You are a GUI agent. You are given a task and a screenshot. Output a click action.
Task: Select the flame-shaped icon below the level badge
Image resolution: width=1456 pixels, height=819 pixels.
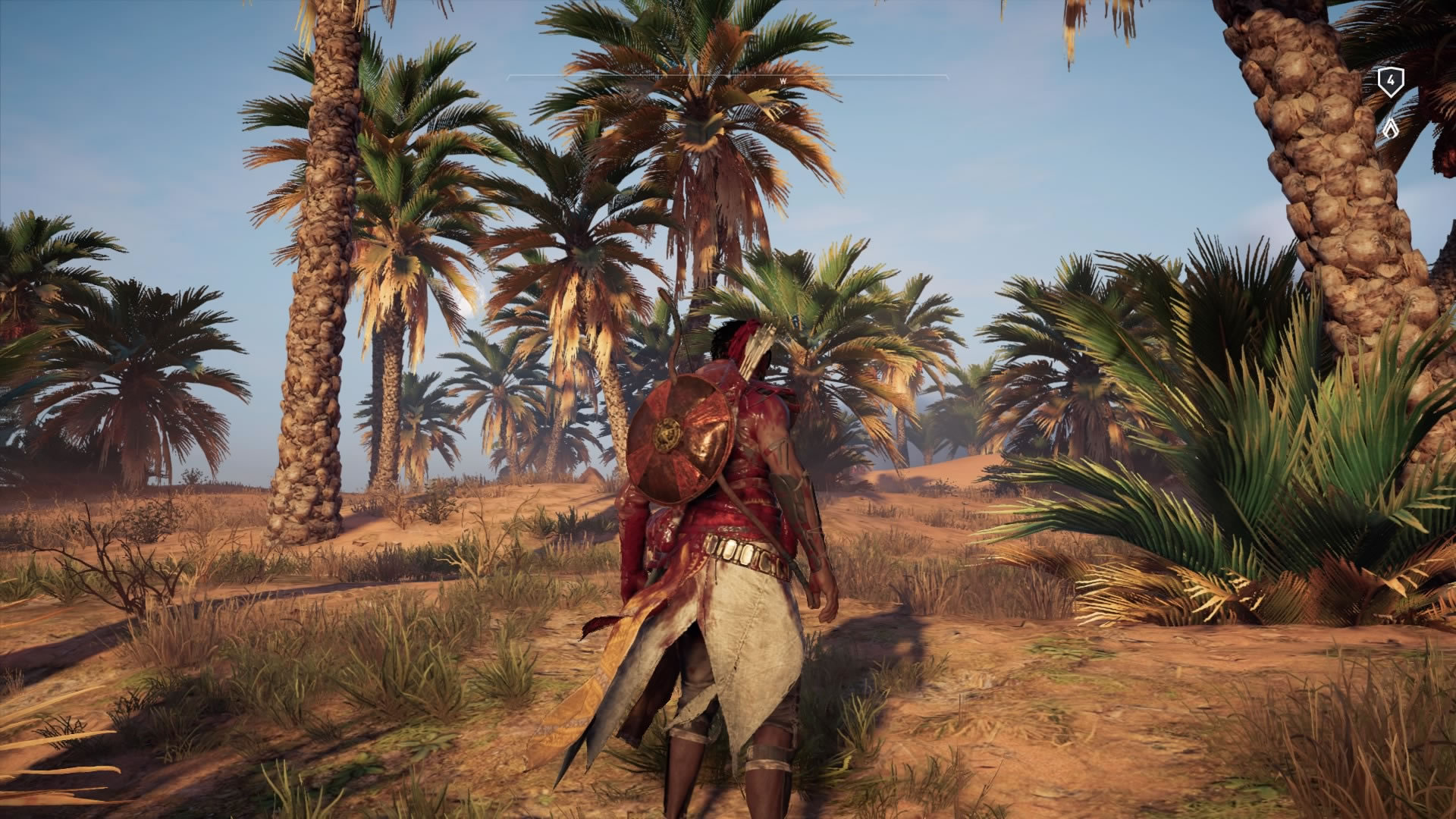tap(1390, 129)
